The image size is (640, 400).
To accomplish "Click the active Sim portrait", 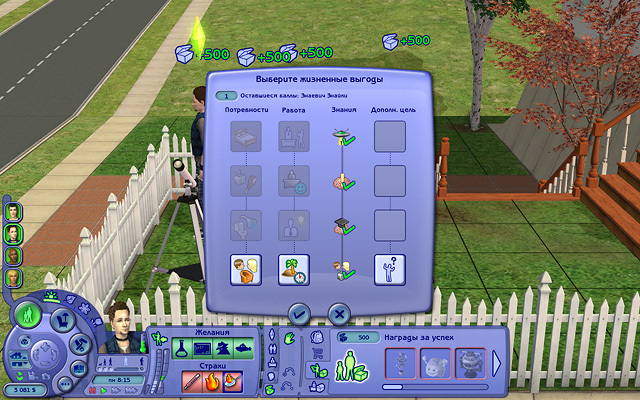I will (x=122, y=325).
